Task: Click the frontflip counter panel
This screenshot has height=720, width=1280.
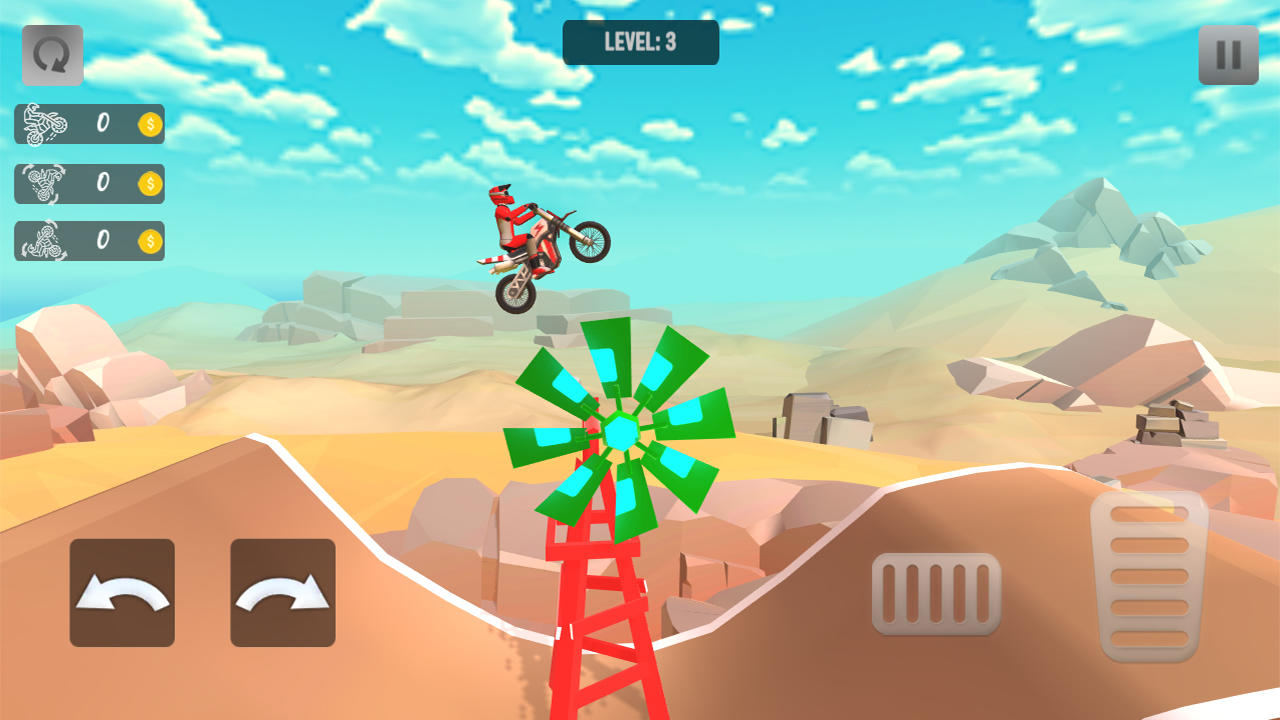Action: click(x=90, y=243)
